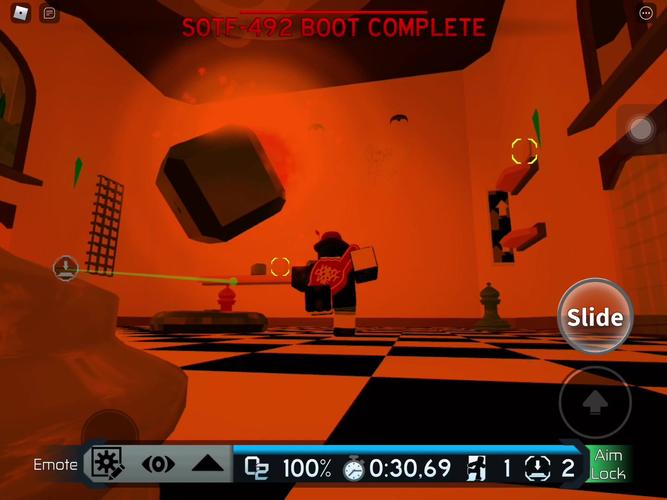This screenshot has width=667, height=500.
Task: Open the Roblox main menu
Action: pos(21,13)
